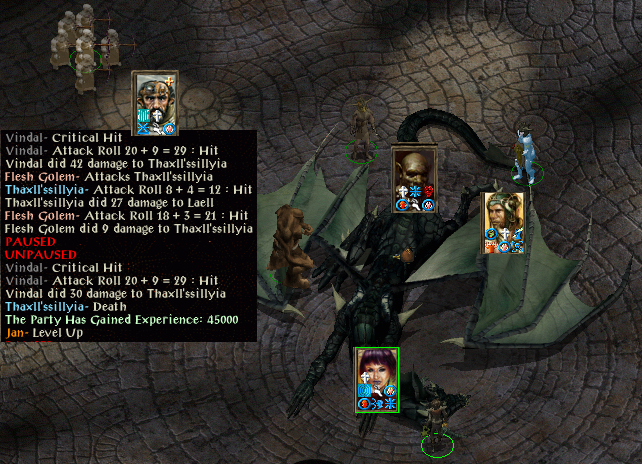Select the winged-helmet blonde warrior portrait
The height and width of the screenshot is (464, 642).
502,212
